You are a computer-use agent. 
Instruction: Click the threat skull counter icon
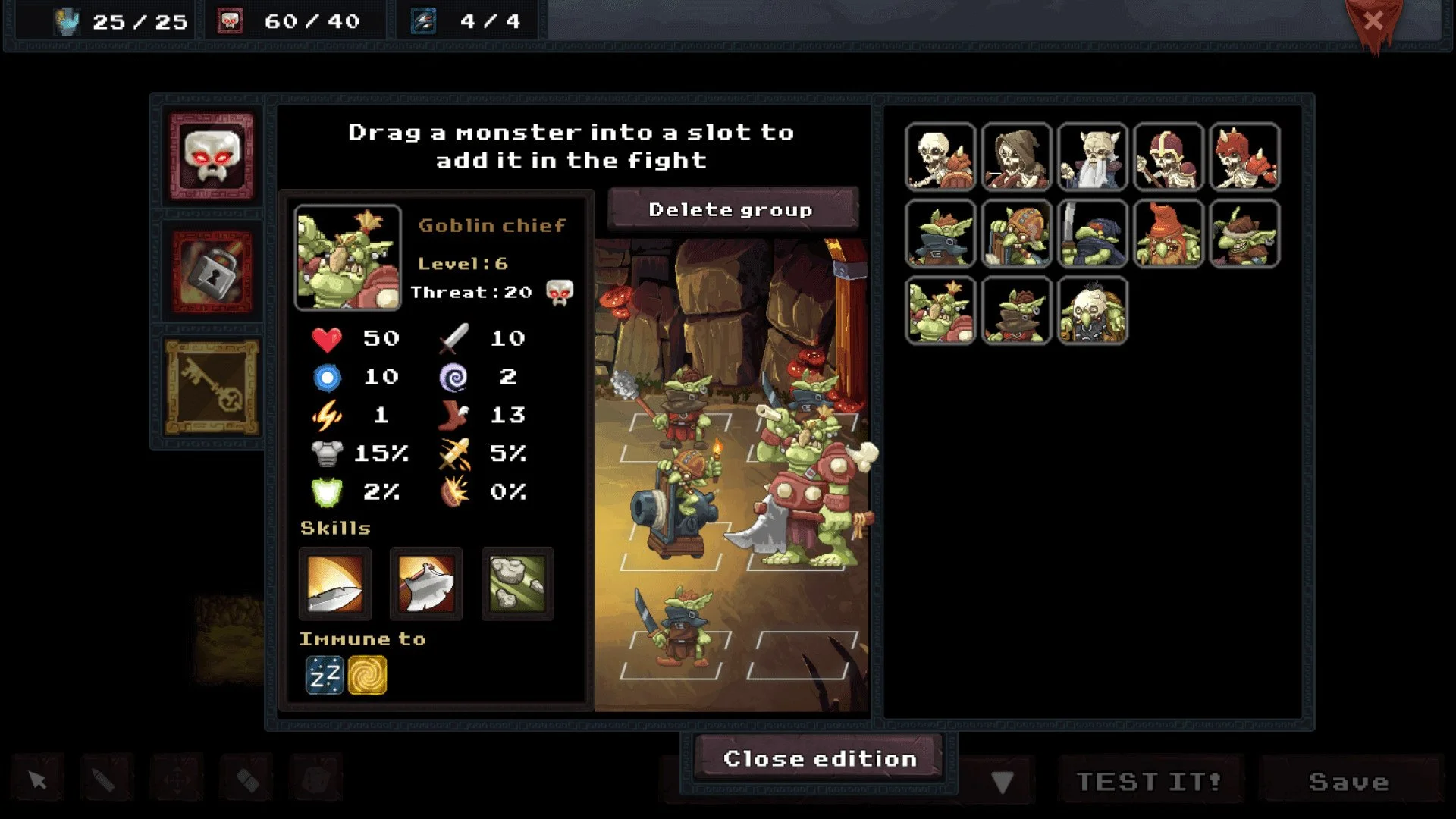click(x=559, y=292)
